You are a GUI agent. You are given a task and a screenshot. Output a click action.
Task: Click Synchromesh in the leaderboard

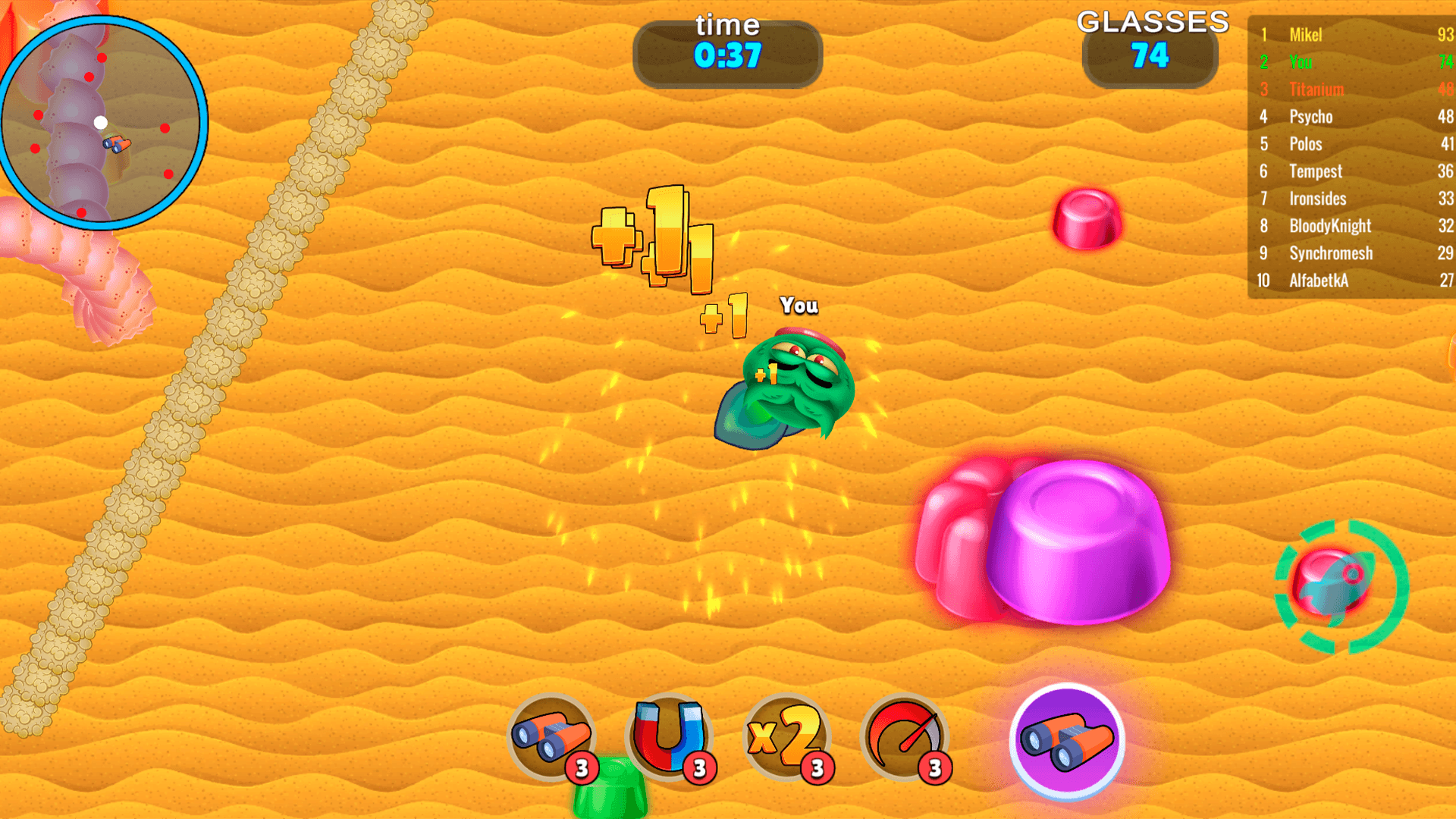tap(1330, 253)
